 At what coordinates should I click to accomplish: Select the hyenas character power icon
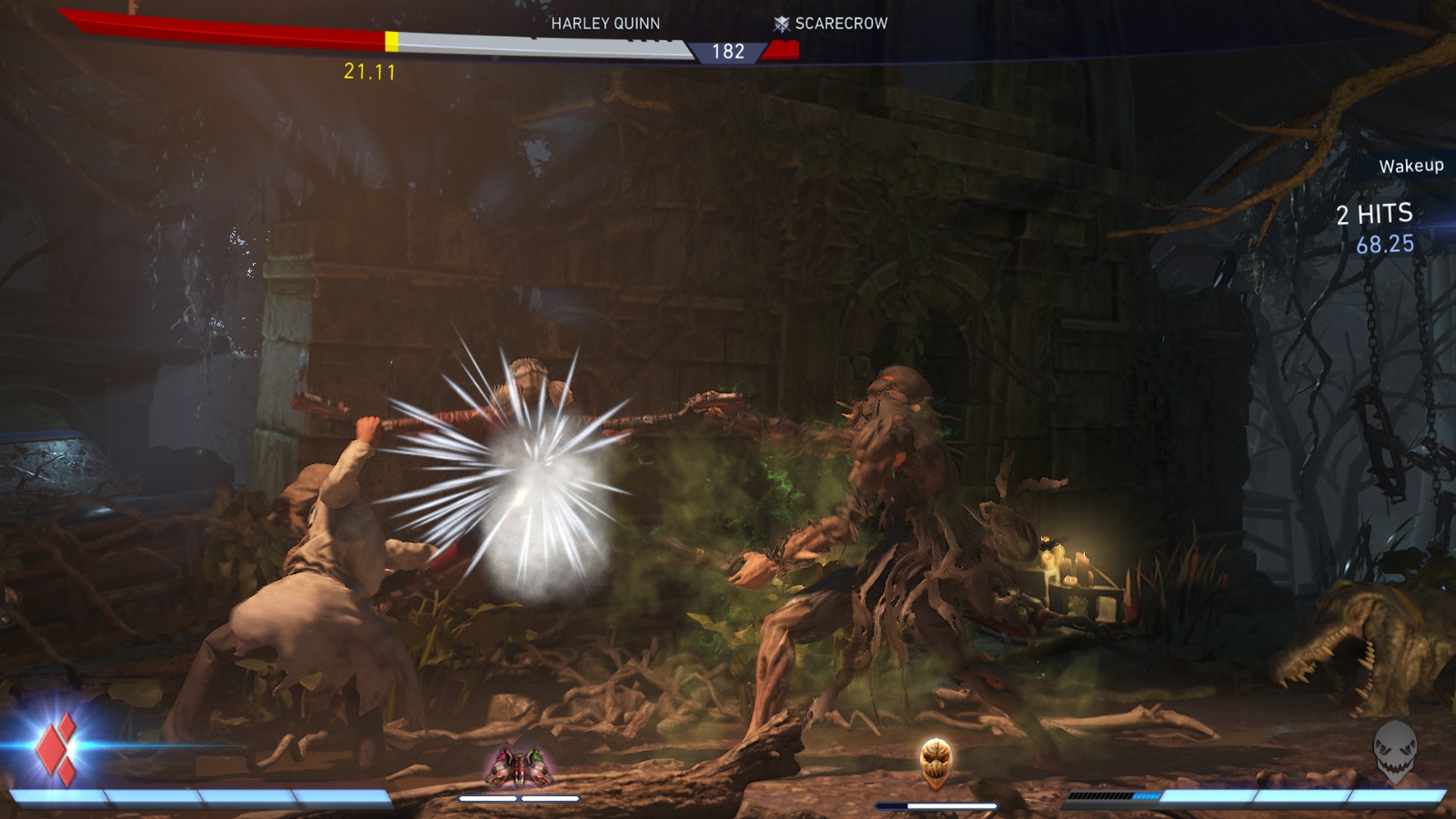coord(519,766)
